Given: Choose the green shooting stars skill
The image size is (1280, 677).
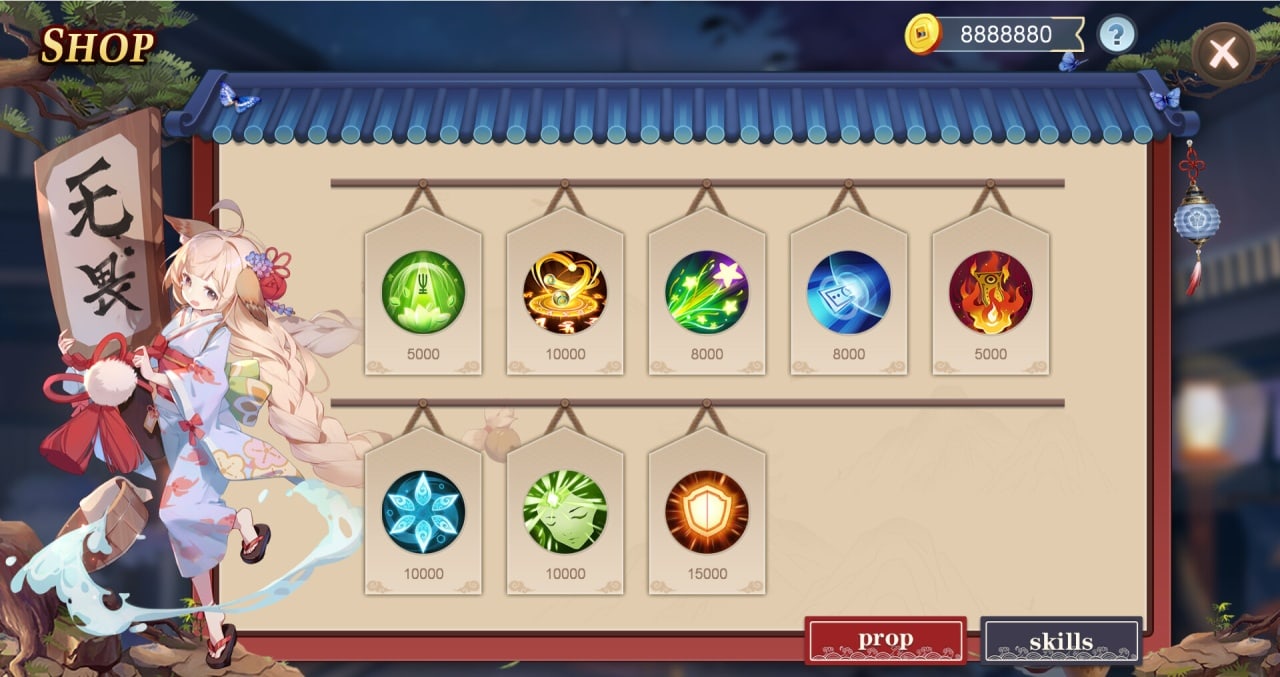Looking at the screenshot, I should click(x=707, y=293).
